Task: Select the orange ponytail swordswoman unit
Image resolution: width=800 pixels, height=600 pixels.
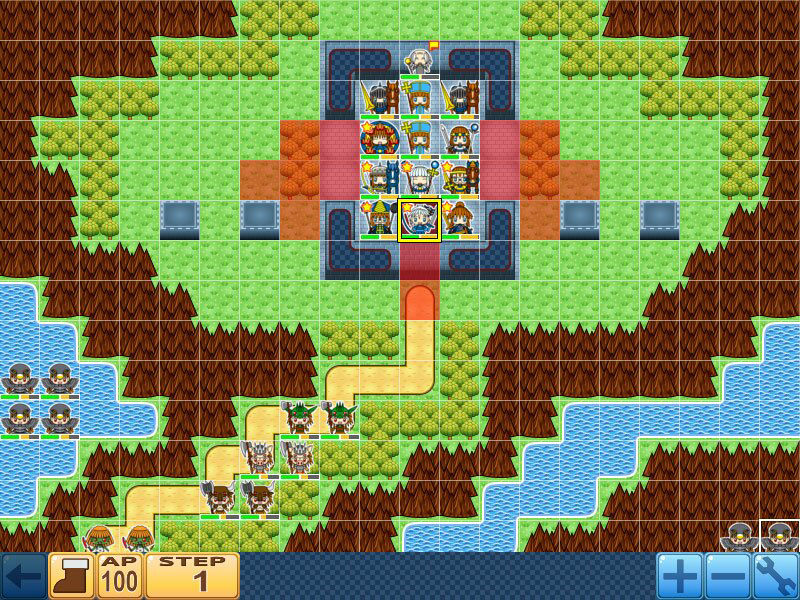Action: click(459, 220)
